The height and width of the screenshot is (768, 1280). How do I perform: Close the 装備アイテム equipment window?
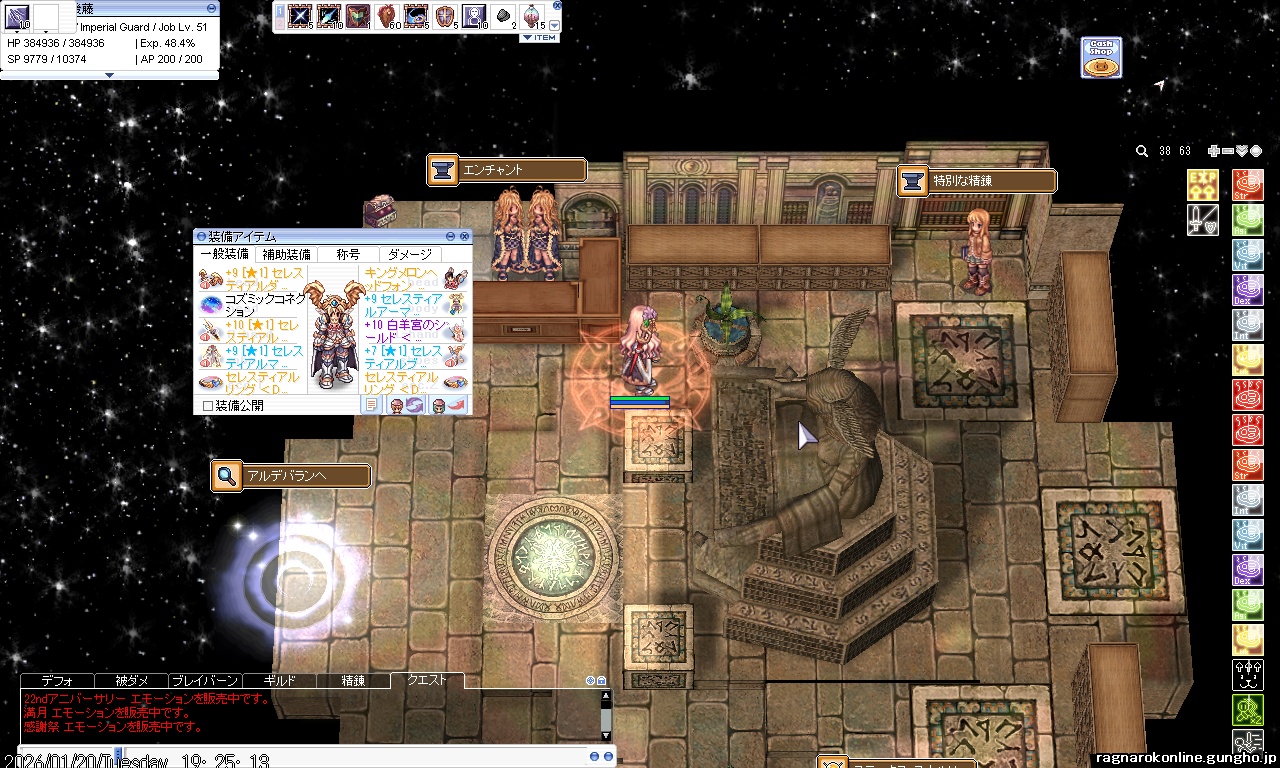pyautogui.click(x=465, y=236)
